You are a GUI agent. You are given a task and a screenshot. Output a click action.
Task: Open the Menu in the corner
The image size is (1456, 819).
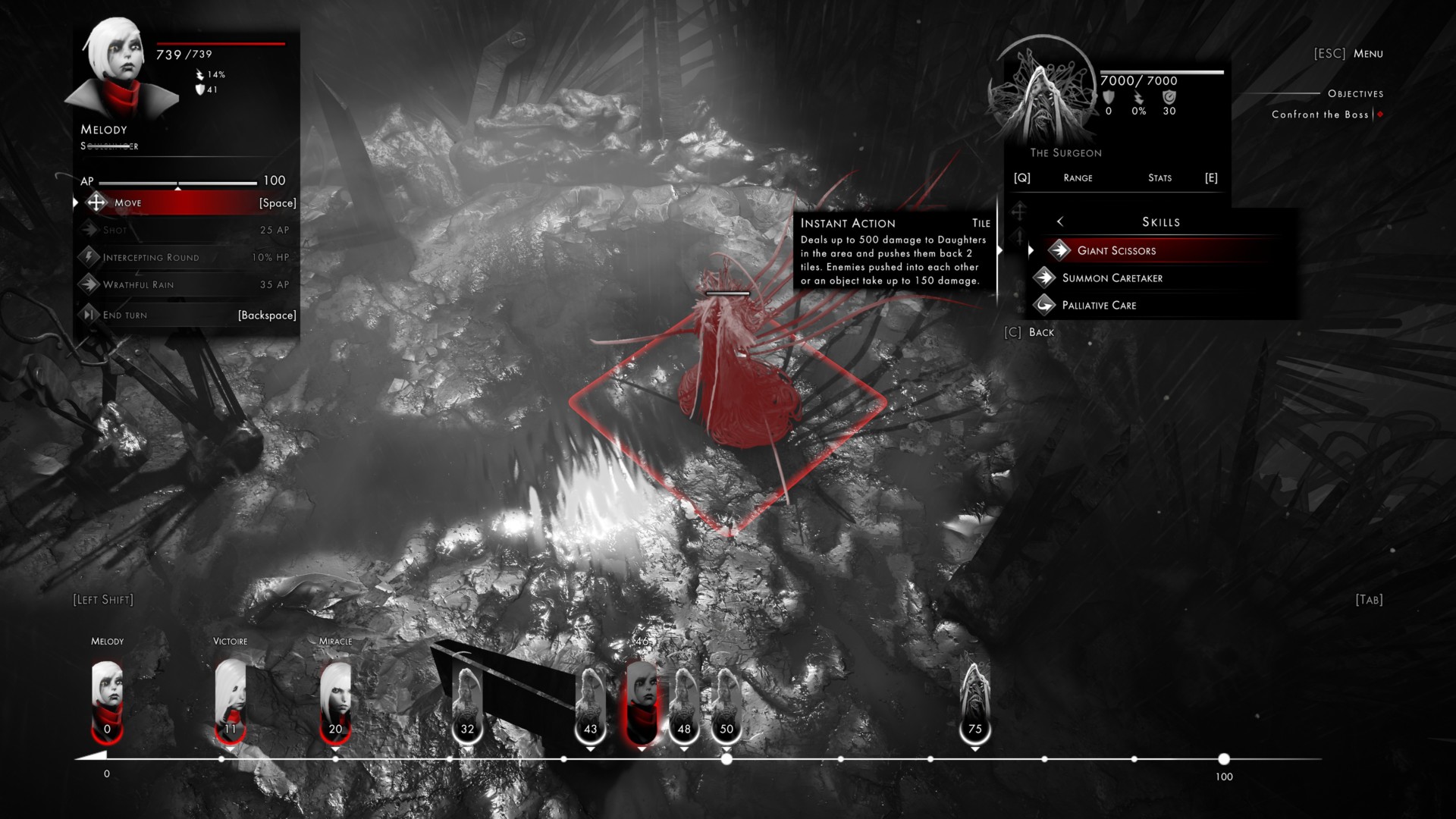point(1367,53)
